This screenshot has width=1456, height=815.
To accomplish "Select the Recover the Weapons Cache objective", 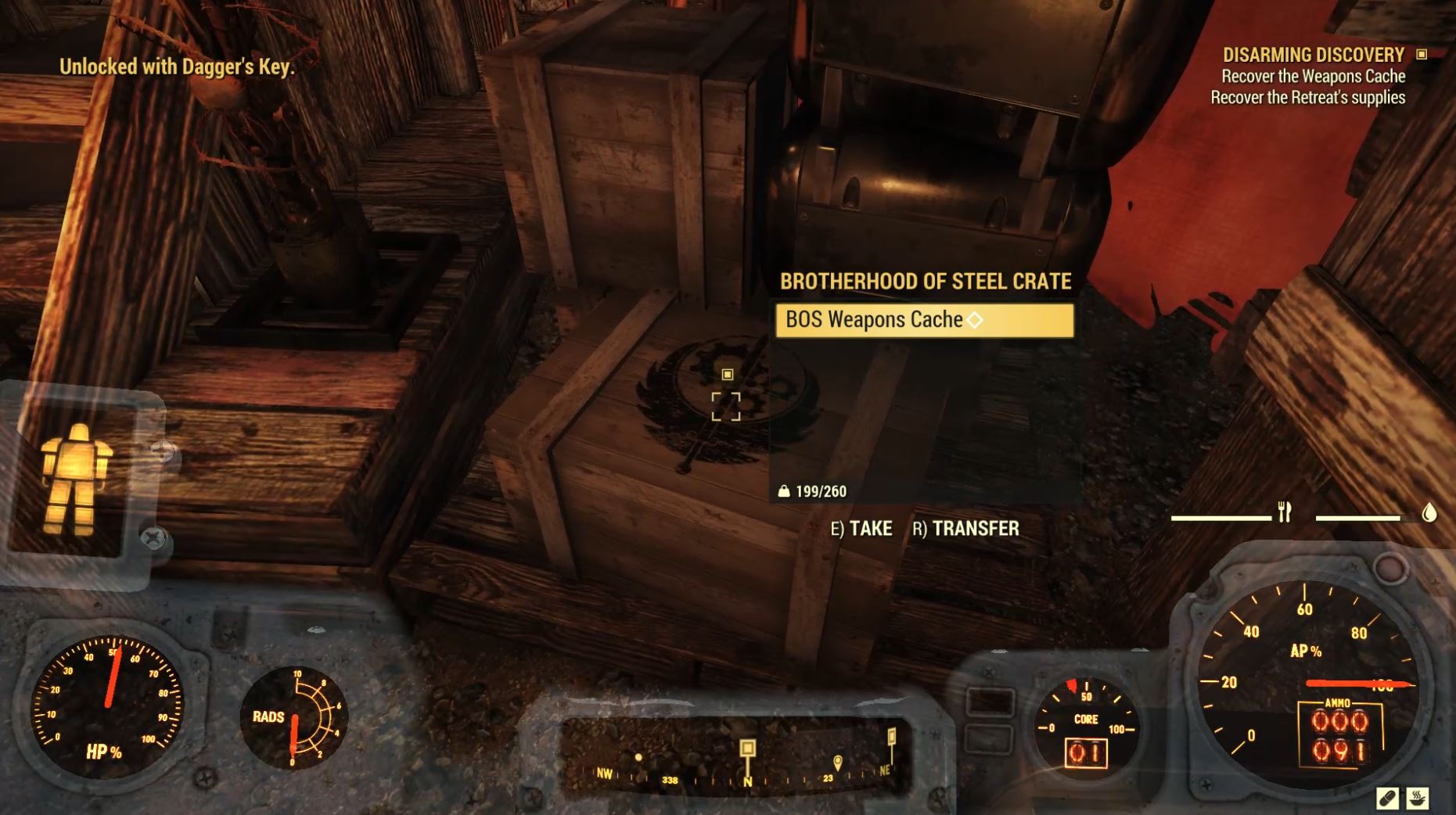I will (x=1311, y=76).
